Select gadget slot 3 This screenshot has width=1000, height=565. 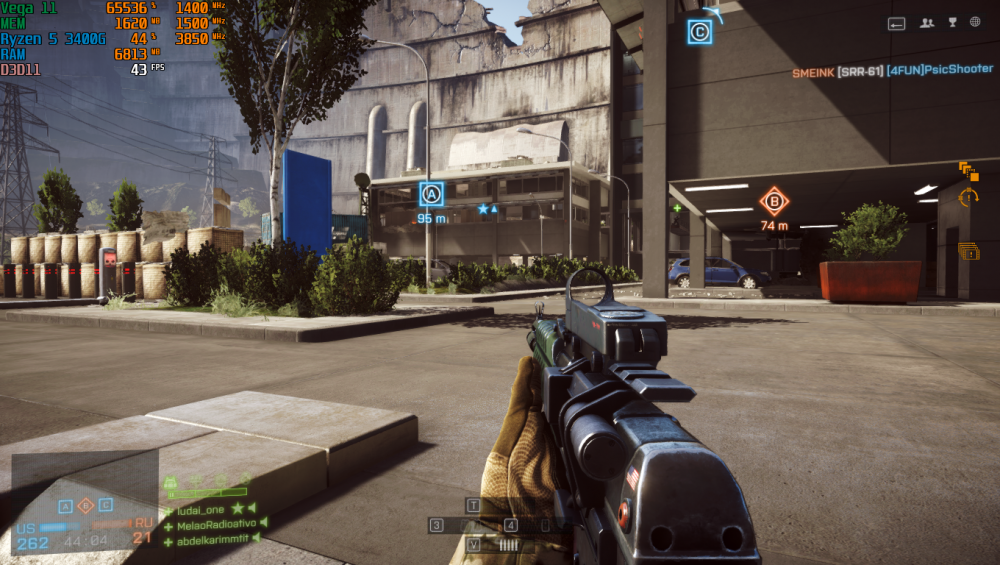coord(437,525)
